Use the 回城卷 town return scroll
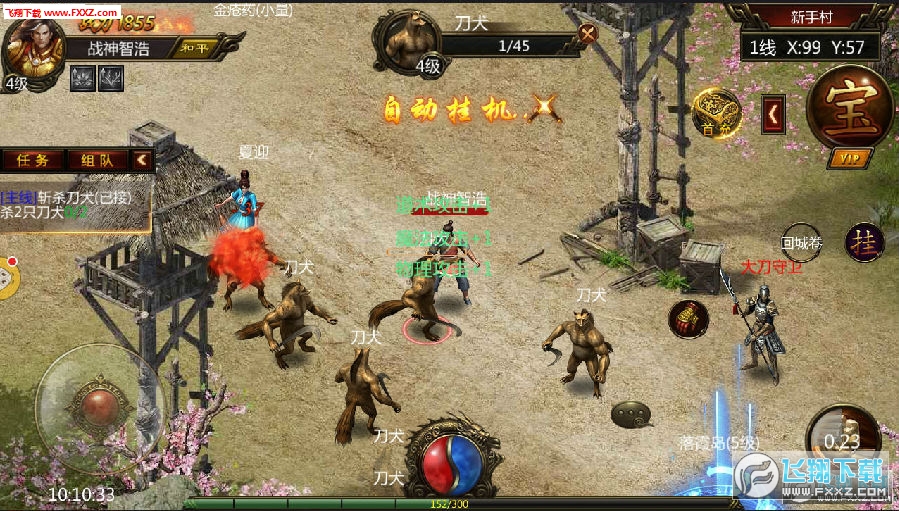 [x=800, y=242]
